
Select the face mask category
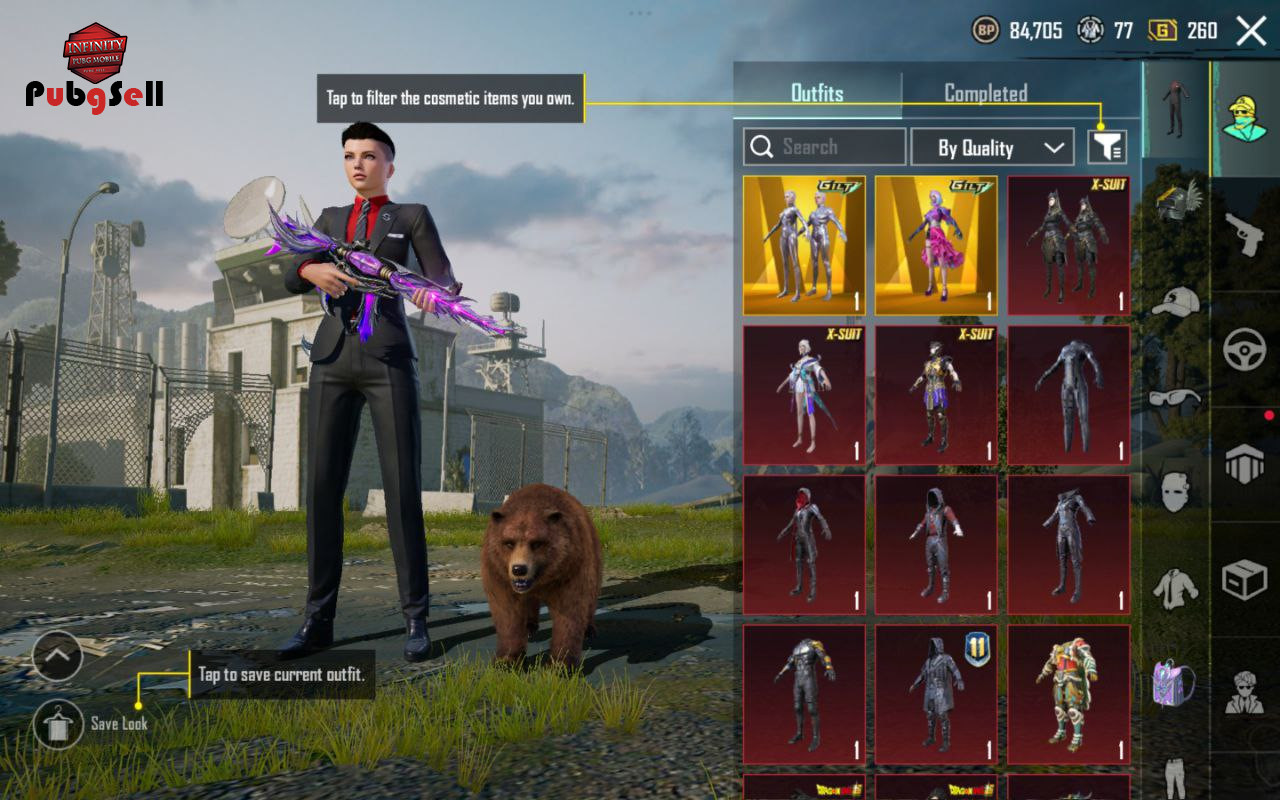click(1175, 492)
